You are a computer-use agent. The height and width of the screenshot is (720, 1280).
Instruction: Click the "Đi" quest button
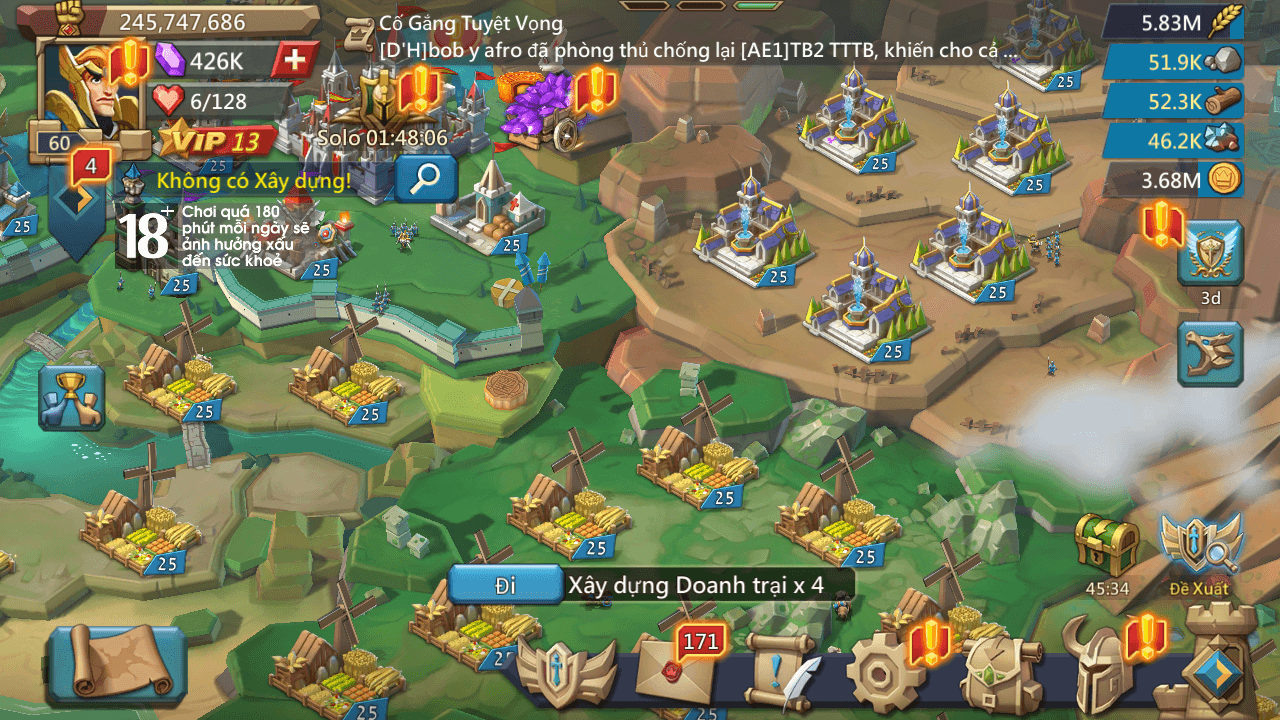pyautogui.click(x=505, y=585)
